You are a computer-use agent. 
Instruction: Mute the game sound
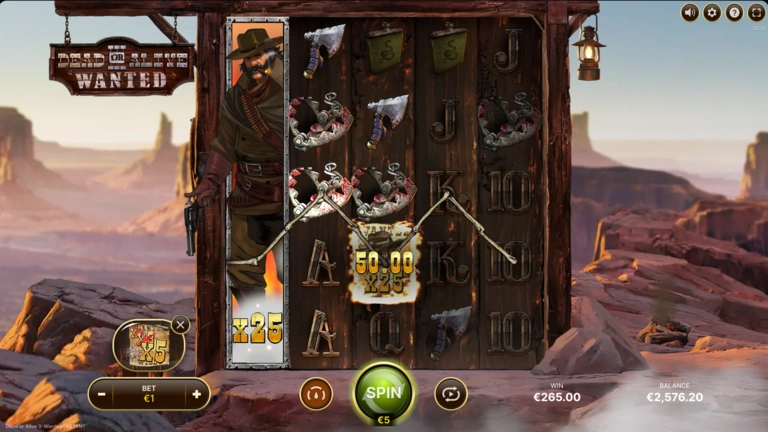[690, 12]
